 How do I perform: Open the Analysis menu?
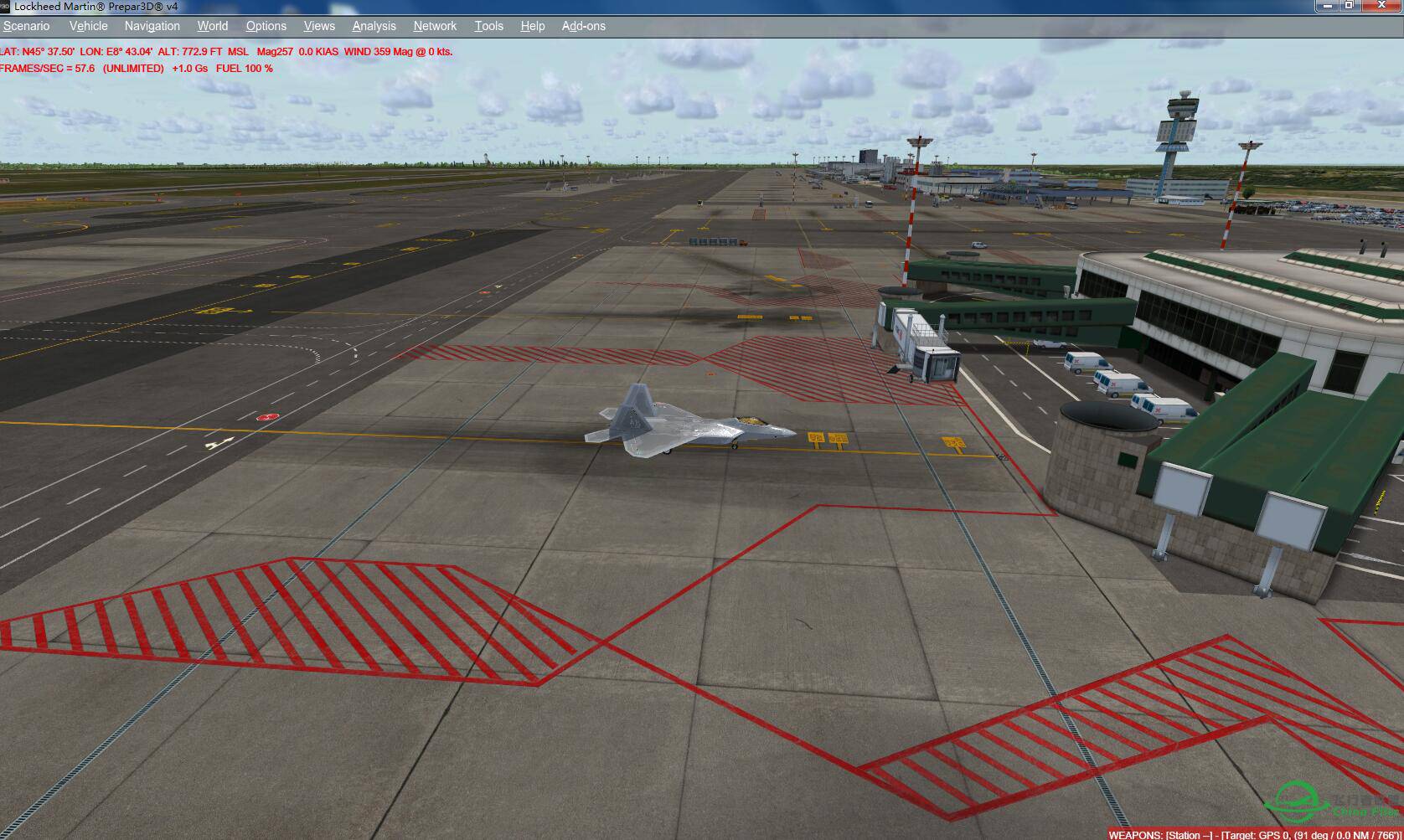(x=374, y=26)
